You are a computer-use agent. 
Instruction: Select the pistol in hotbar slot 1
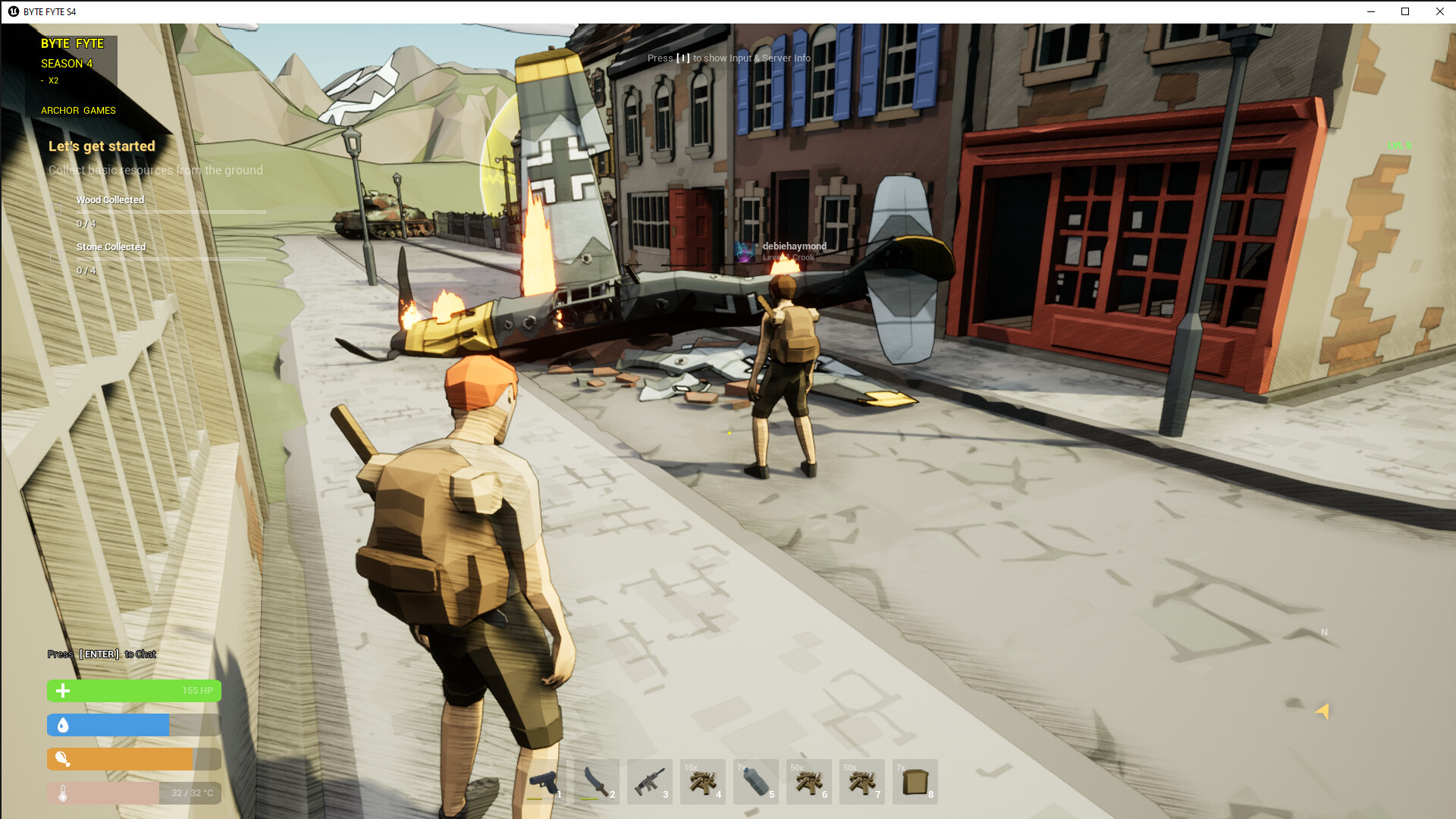coord(543,781)
